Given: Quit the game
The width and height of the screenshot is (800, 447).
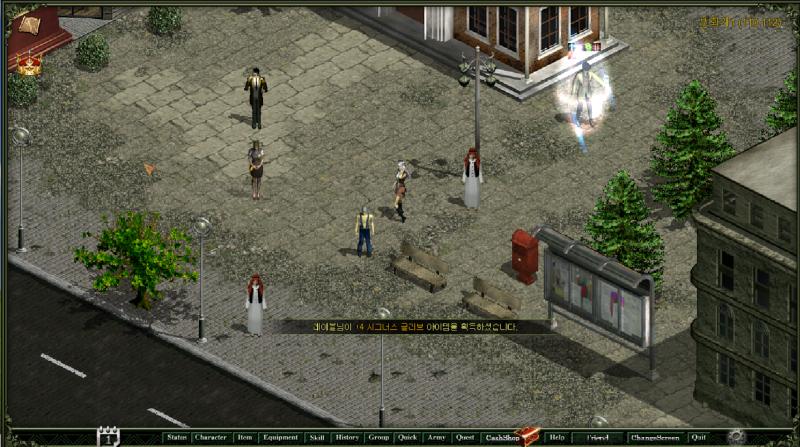Looking at the screenshot, I should click(698, 437).
